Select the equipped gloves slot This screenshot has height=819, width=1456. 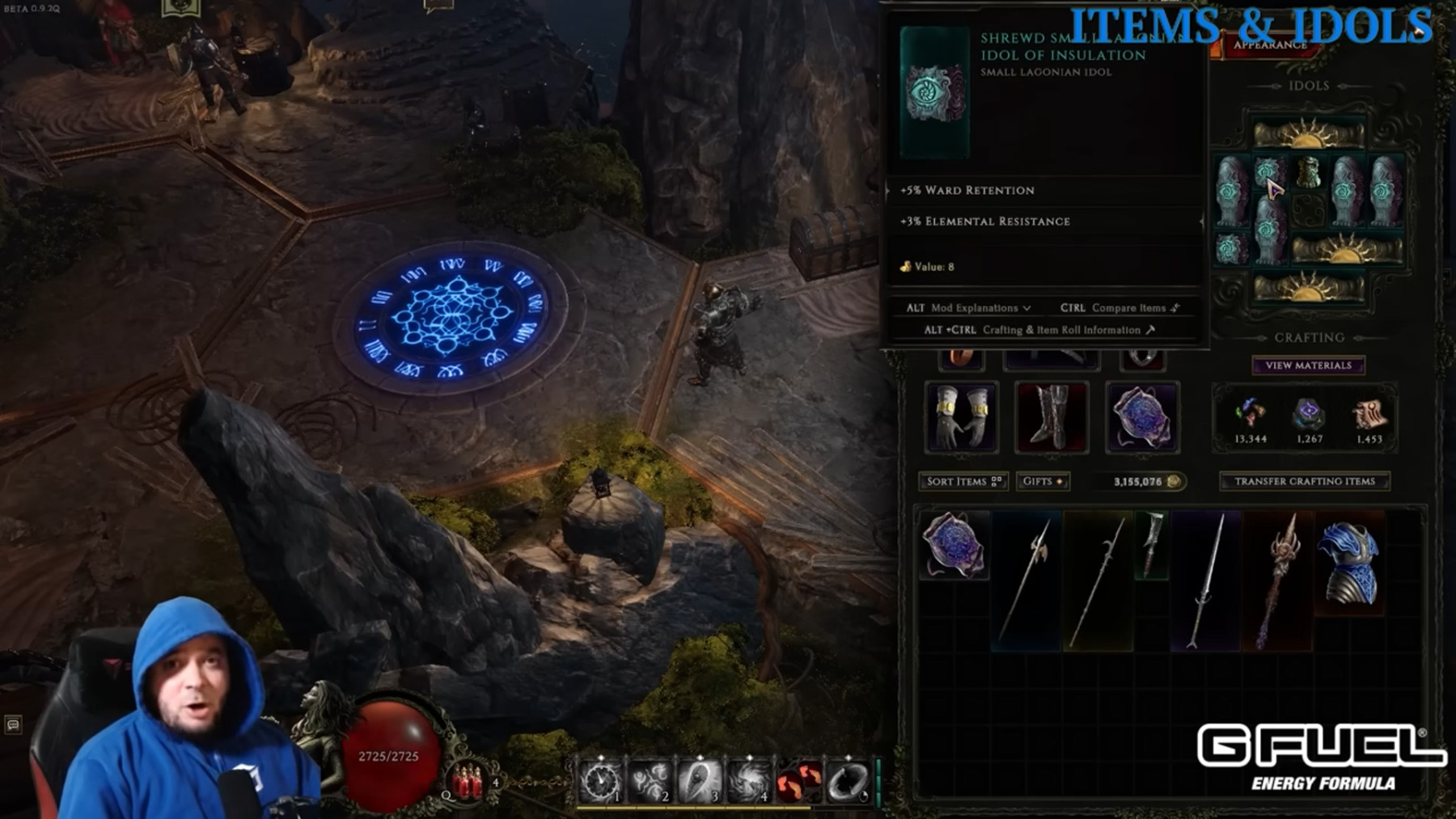[961, 417]
